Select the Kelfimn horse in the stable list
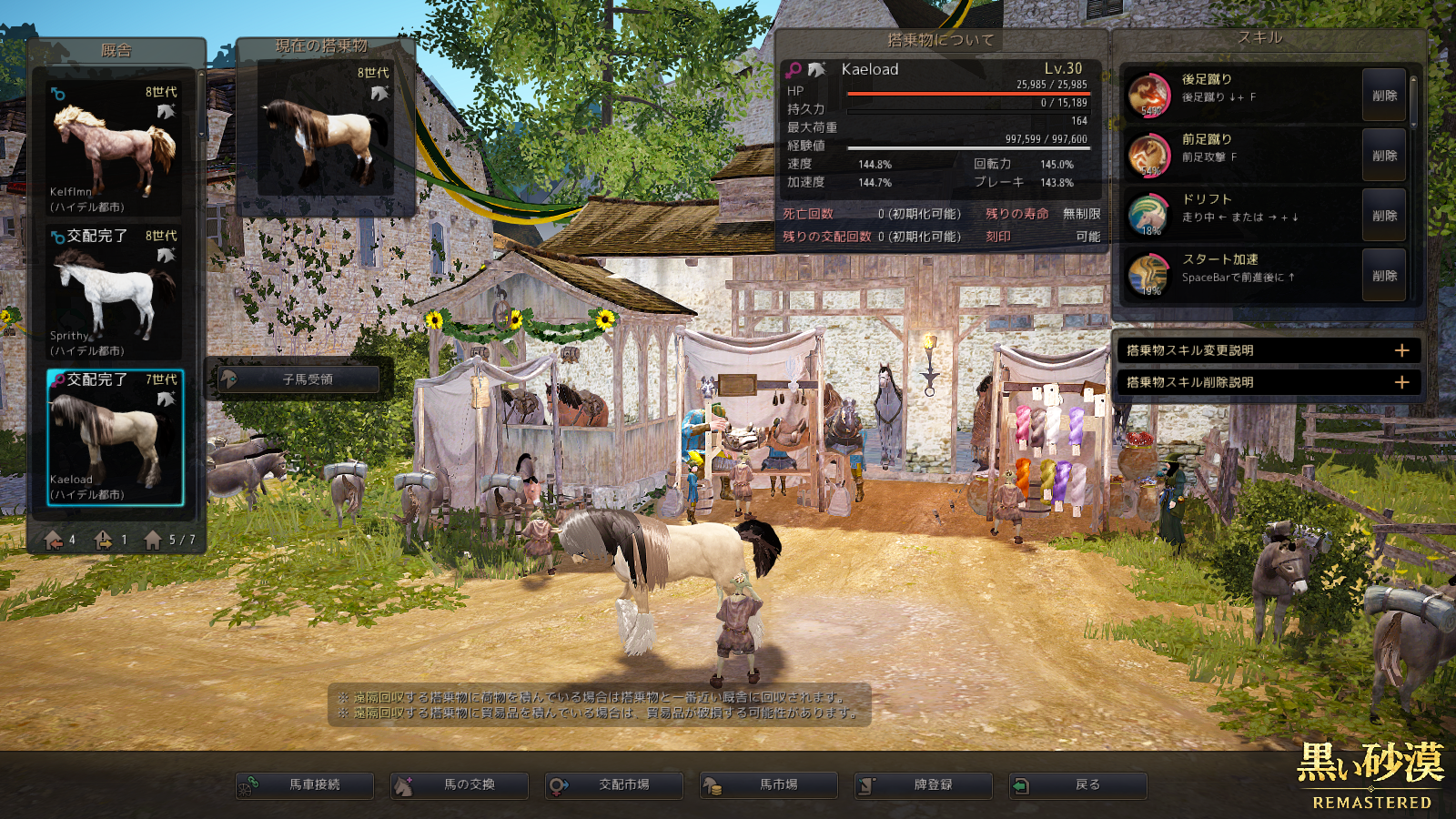Image resolution: width=1456 pixels, height=819 pixels. pos(114,148)
